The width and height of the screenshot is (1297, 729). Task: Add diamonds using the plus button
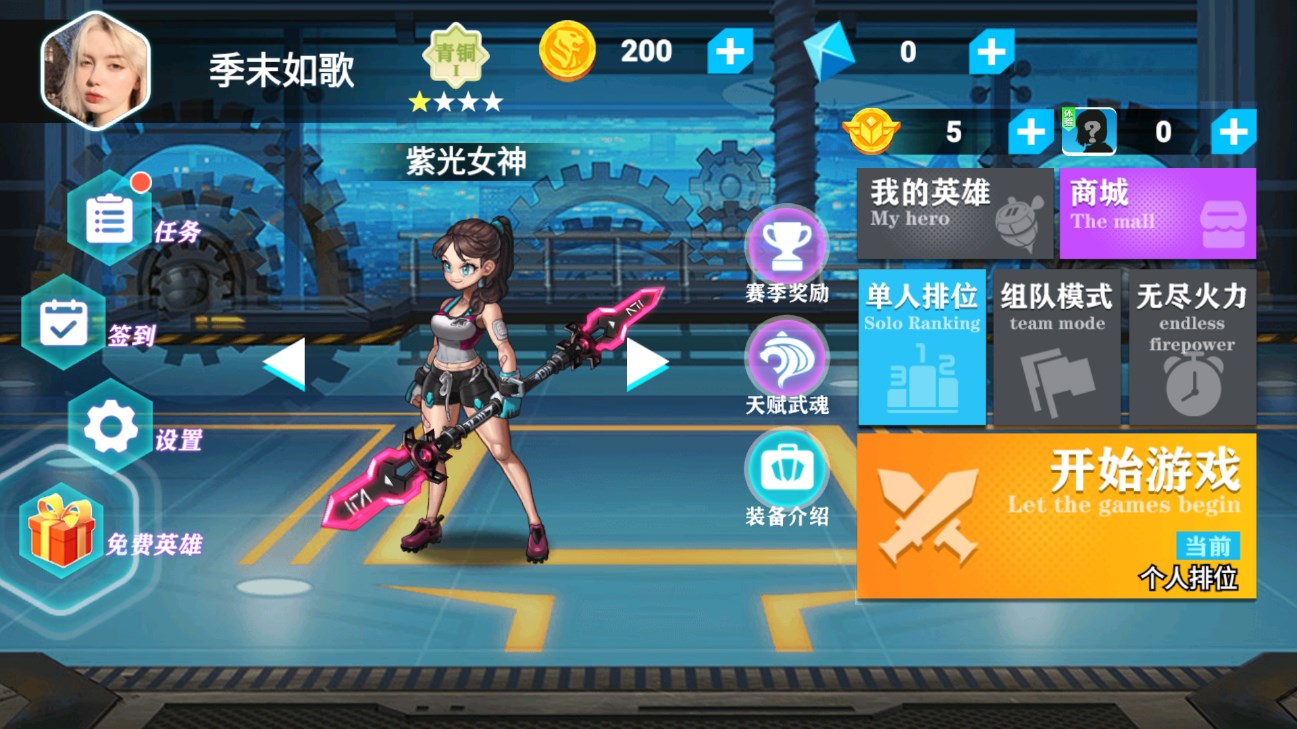(992, 53)
